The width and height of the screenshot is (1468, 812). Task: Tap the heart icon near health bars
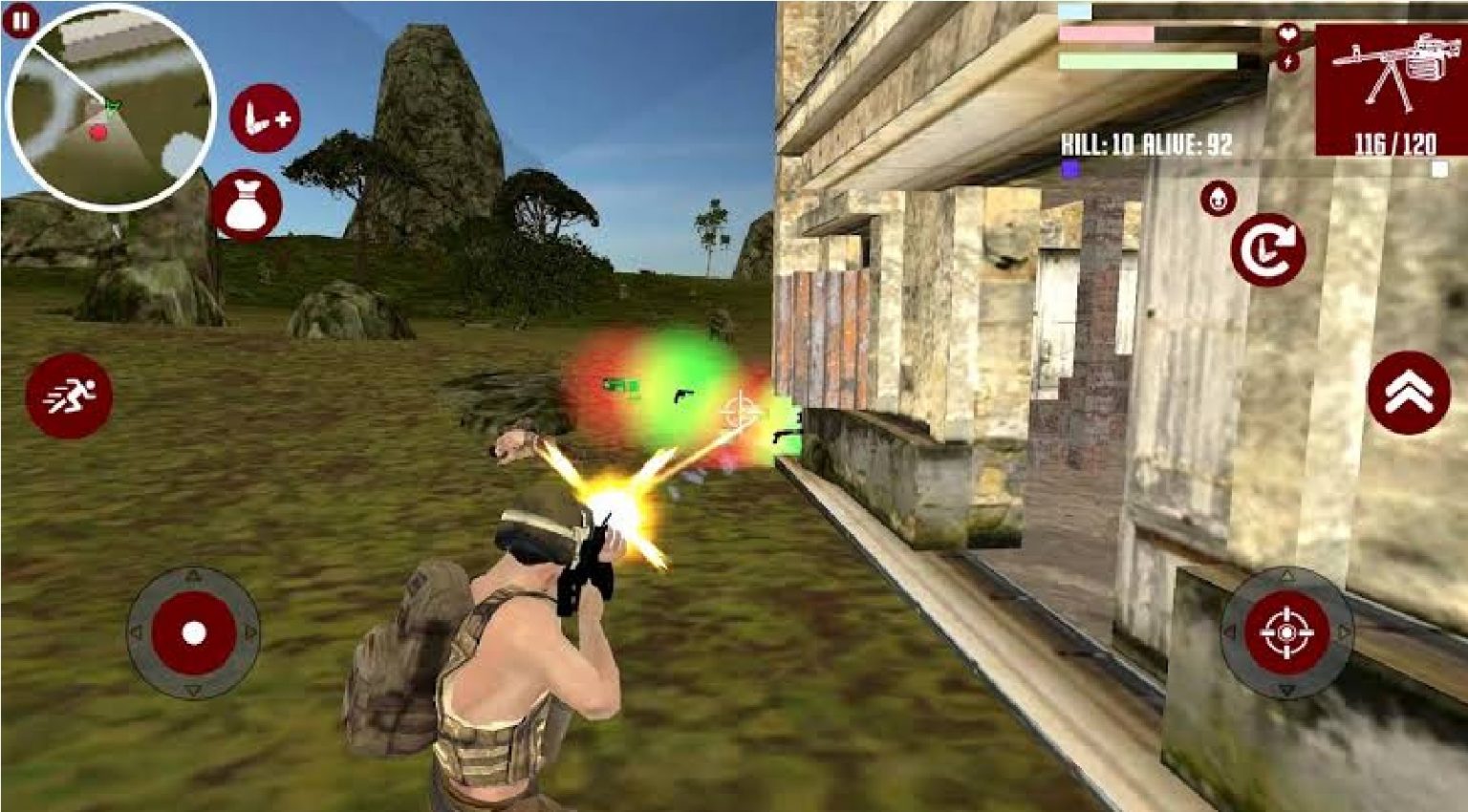point(1290,32)
